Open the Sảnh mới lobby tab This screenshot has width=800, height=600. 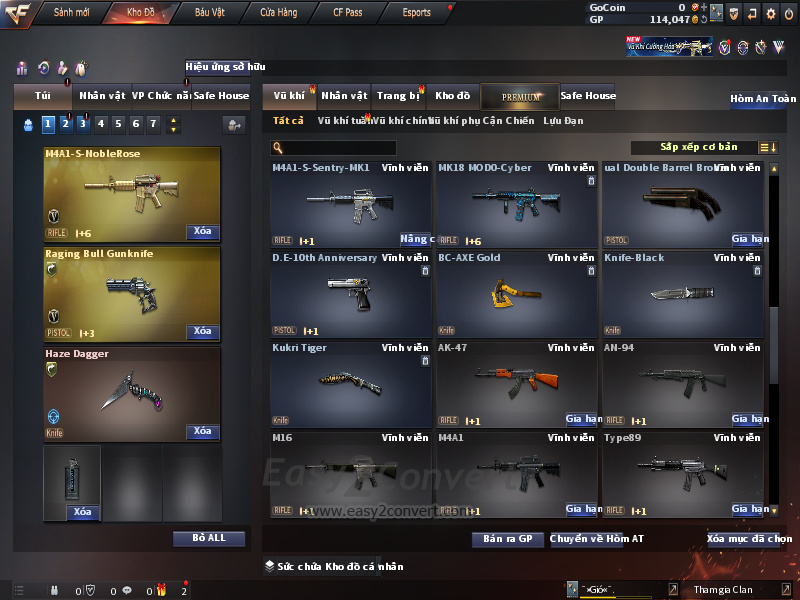click(x=72, y=13)
